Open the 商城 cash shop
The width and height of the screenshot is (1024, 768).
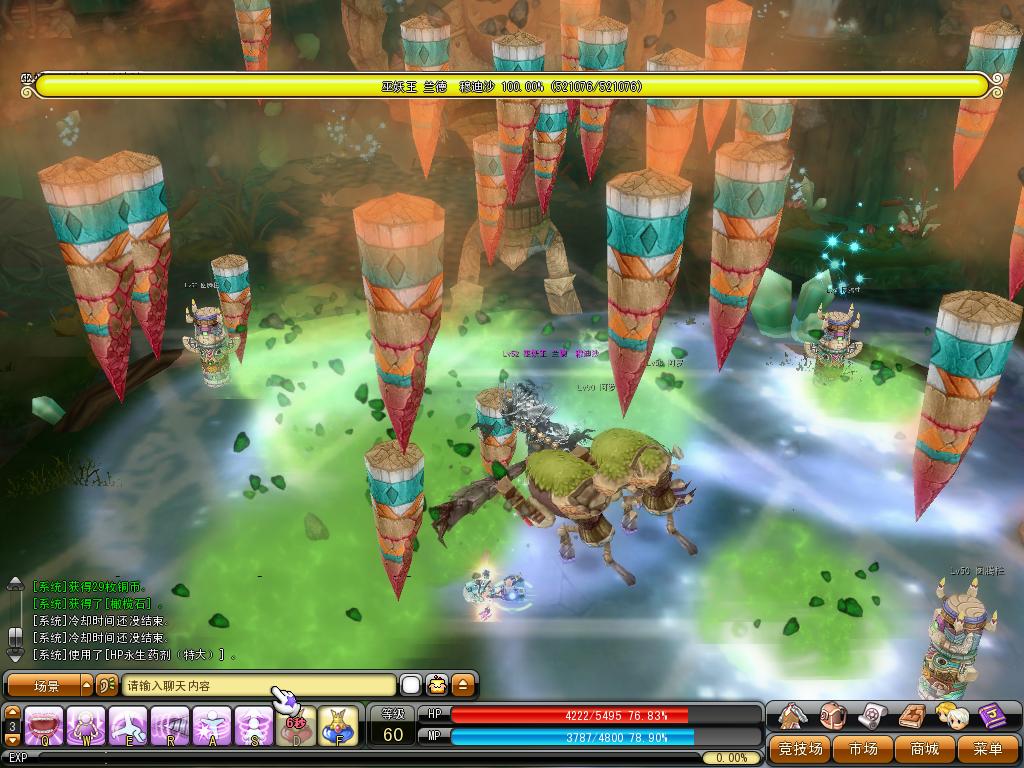925,748
